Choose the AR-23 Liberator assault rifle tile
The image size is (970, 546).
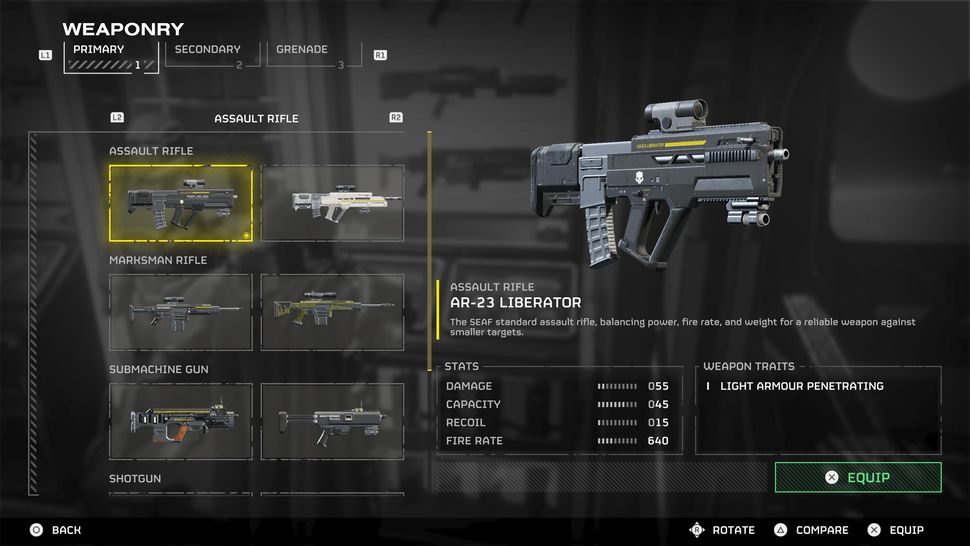pos(180,203)
